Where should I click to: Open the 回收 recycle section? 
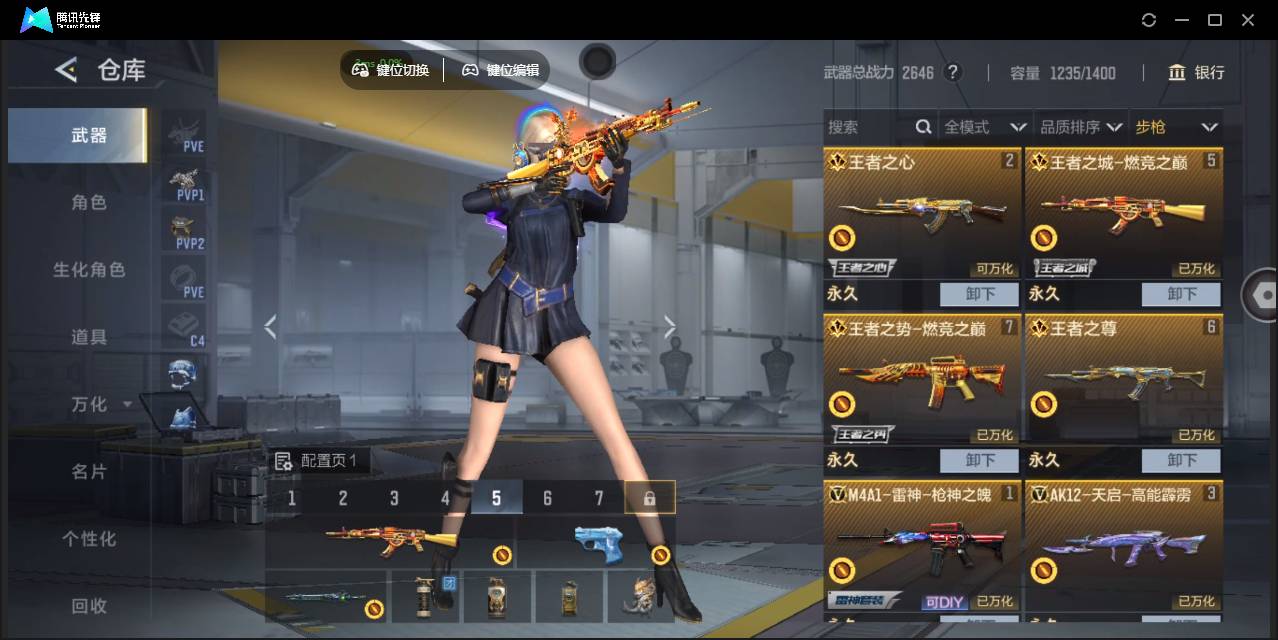pyautogui.click(x=88, y=606)
